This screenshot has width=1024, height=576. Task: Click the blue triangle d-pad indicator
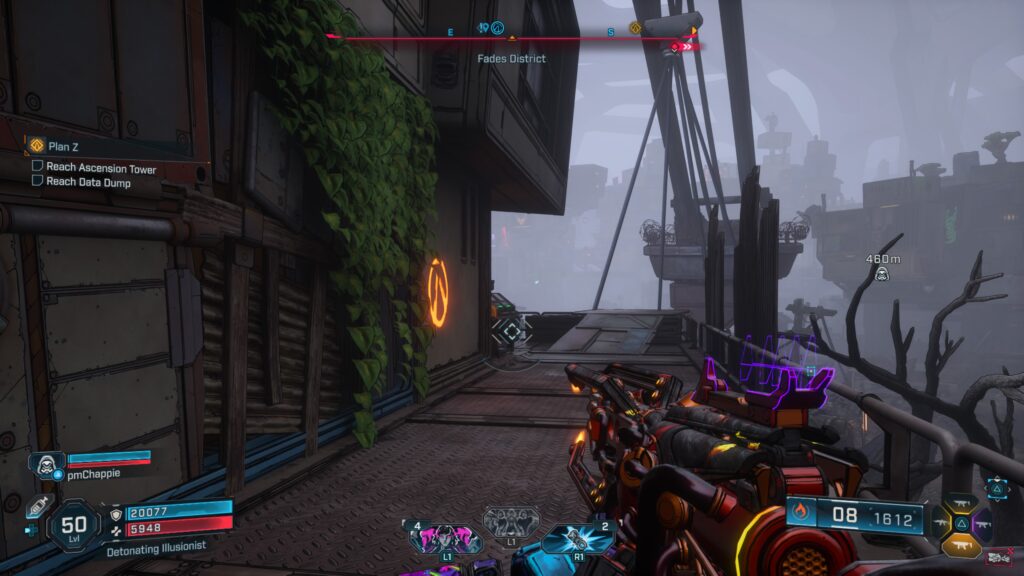coord(997,487)
